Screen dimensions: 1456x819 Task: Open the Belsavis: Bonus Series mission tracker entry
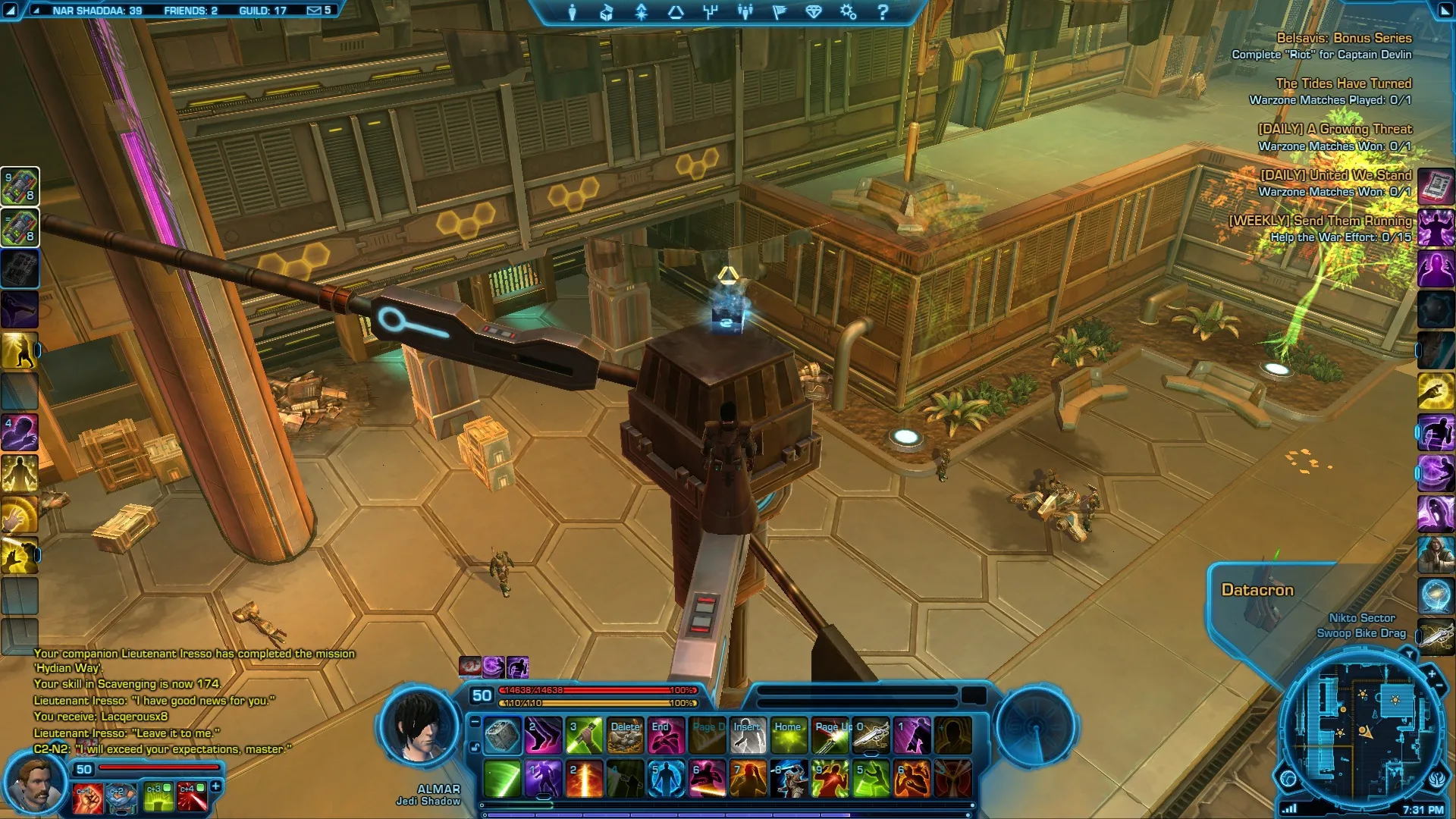click(x=1343, y=38)
